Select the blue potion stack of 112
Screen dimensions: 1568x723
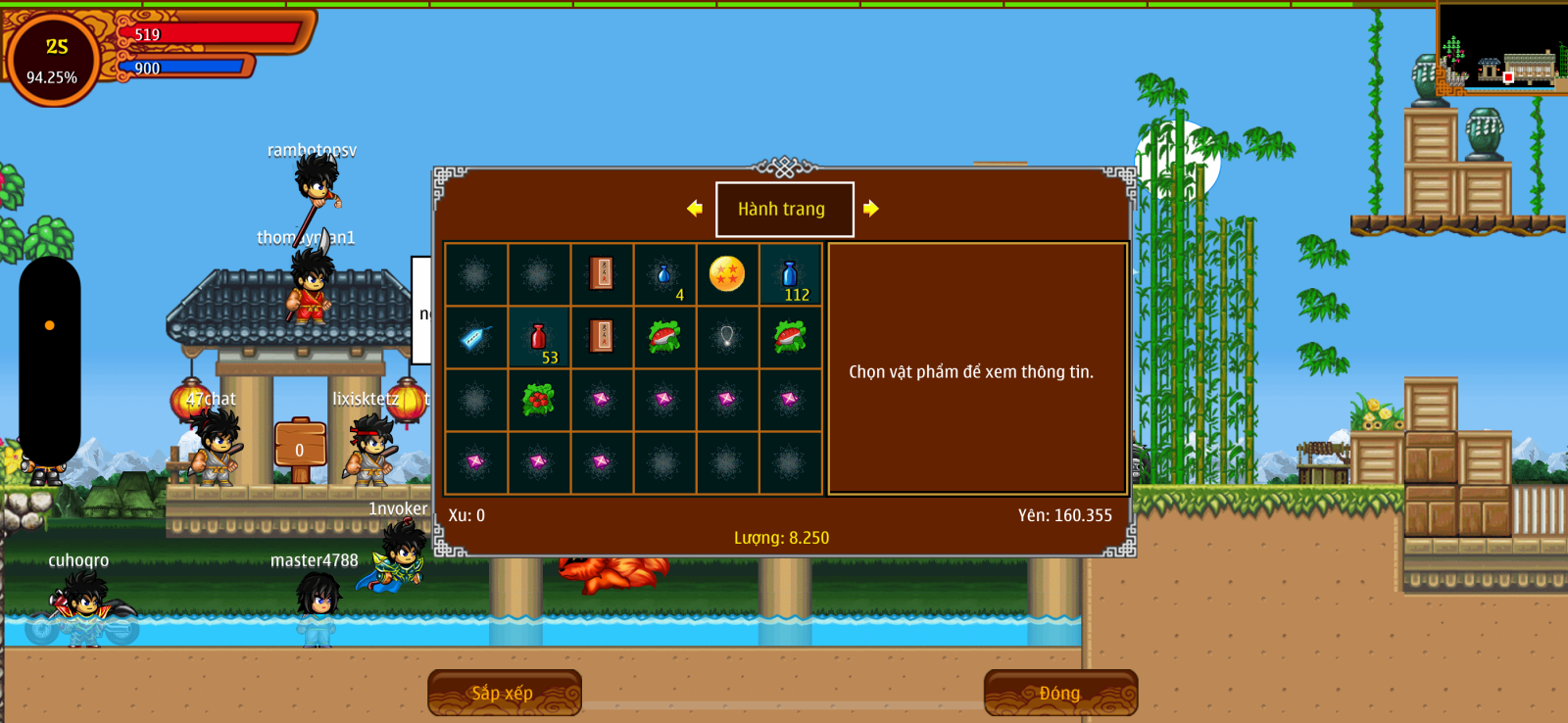(790, 275)
